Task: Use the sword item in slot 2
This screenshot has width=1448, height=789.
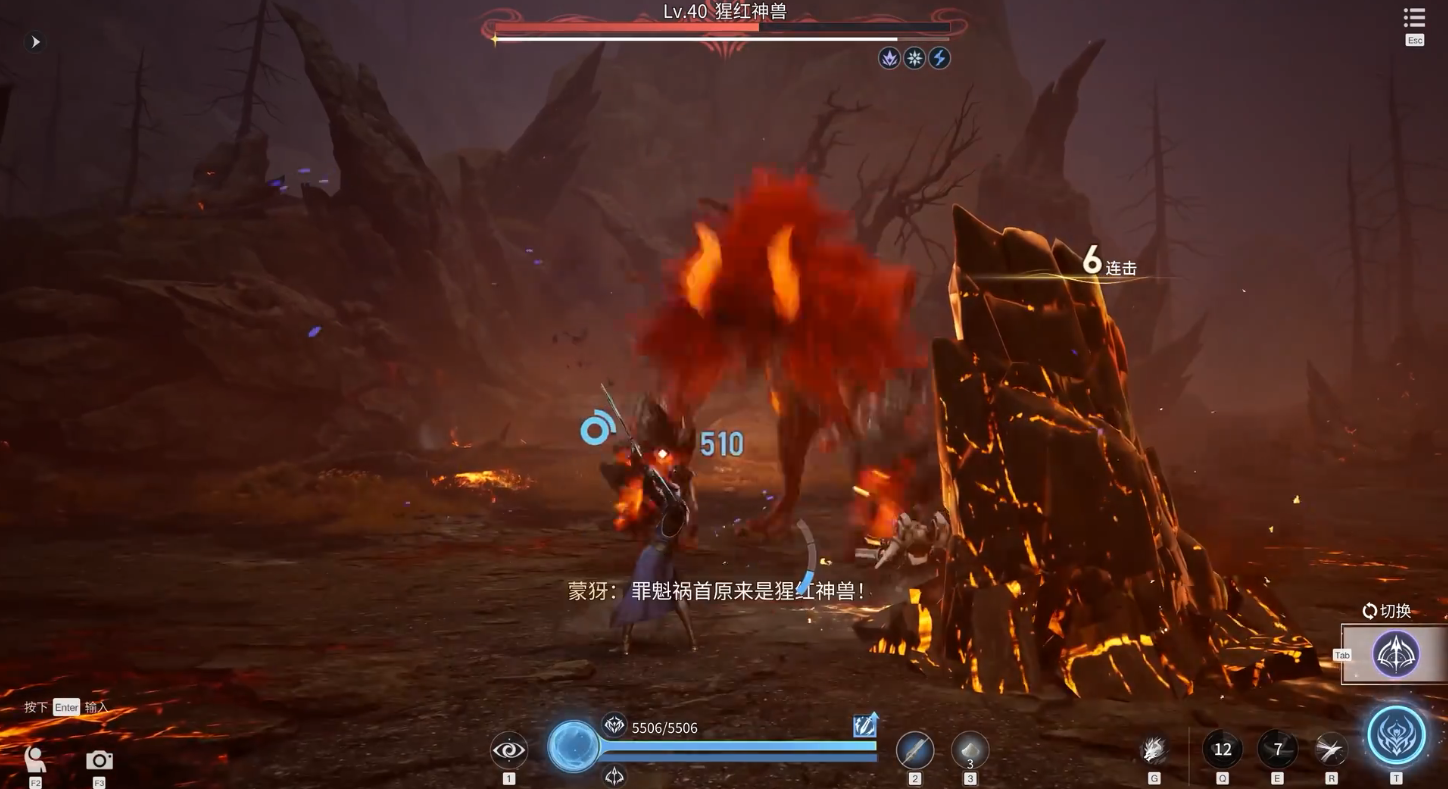Action: pos(915,748)
